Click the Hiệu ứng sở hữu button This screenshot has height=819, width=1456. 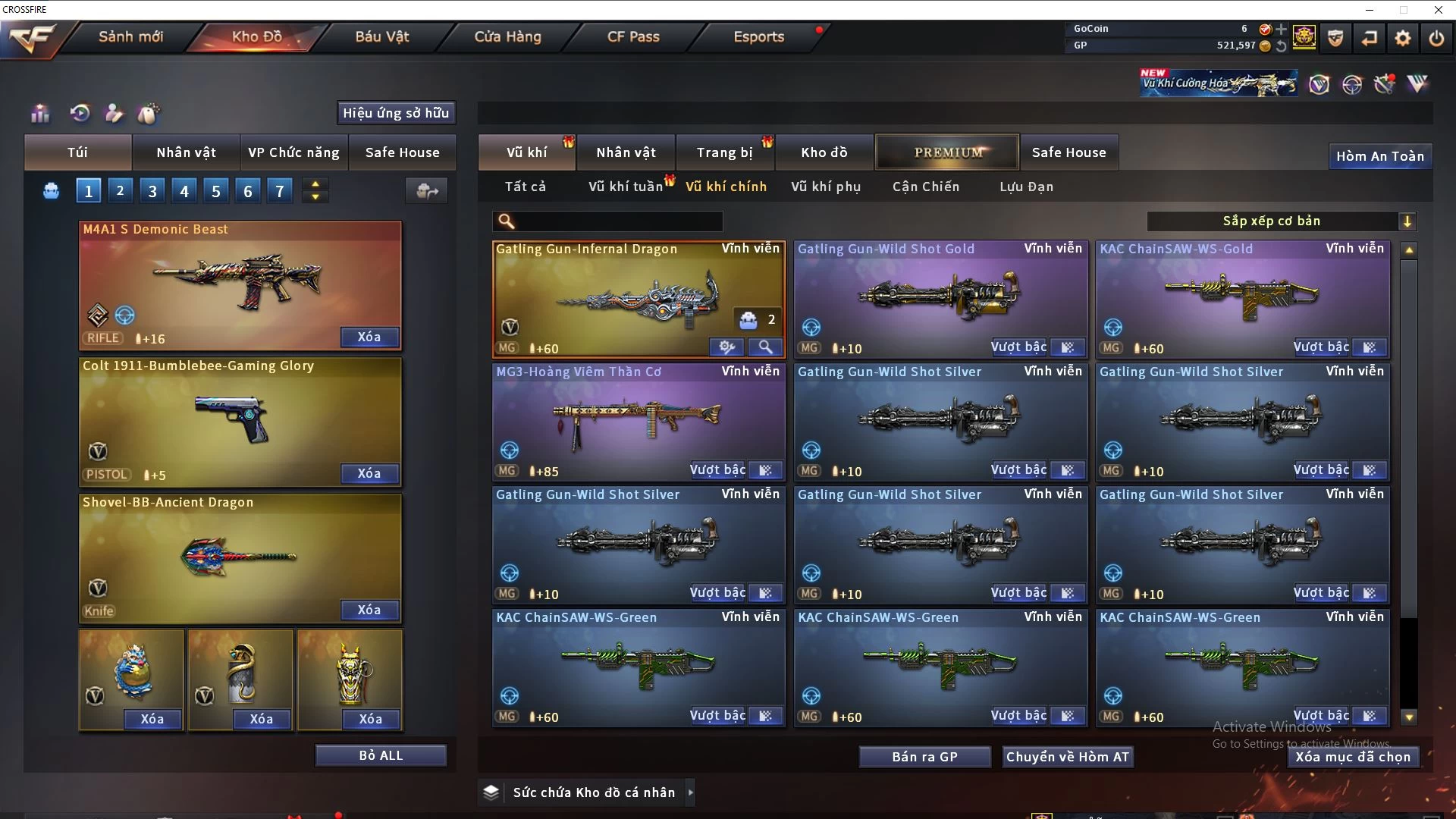click(x=396, y=113)
